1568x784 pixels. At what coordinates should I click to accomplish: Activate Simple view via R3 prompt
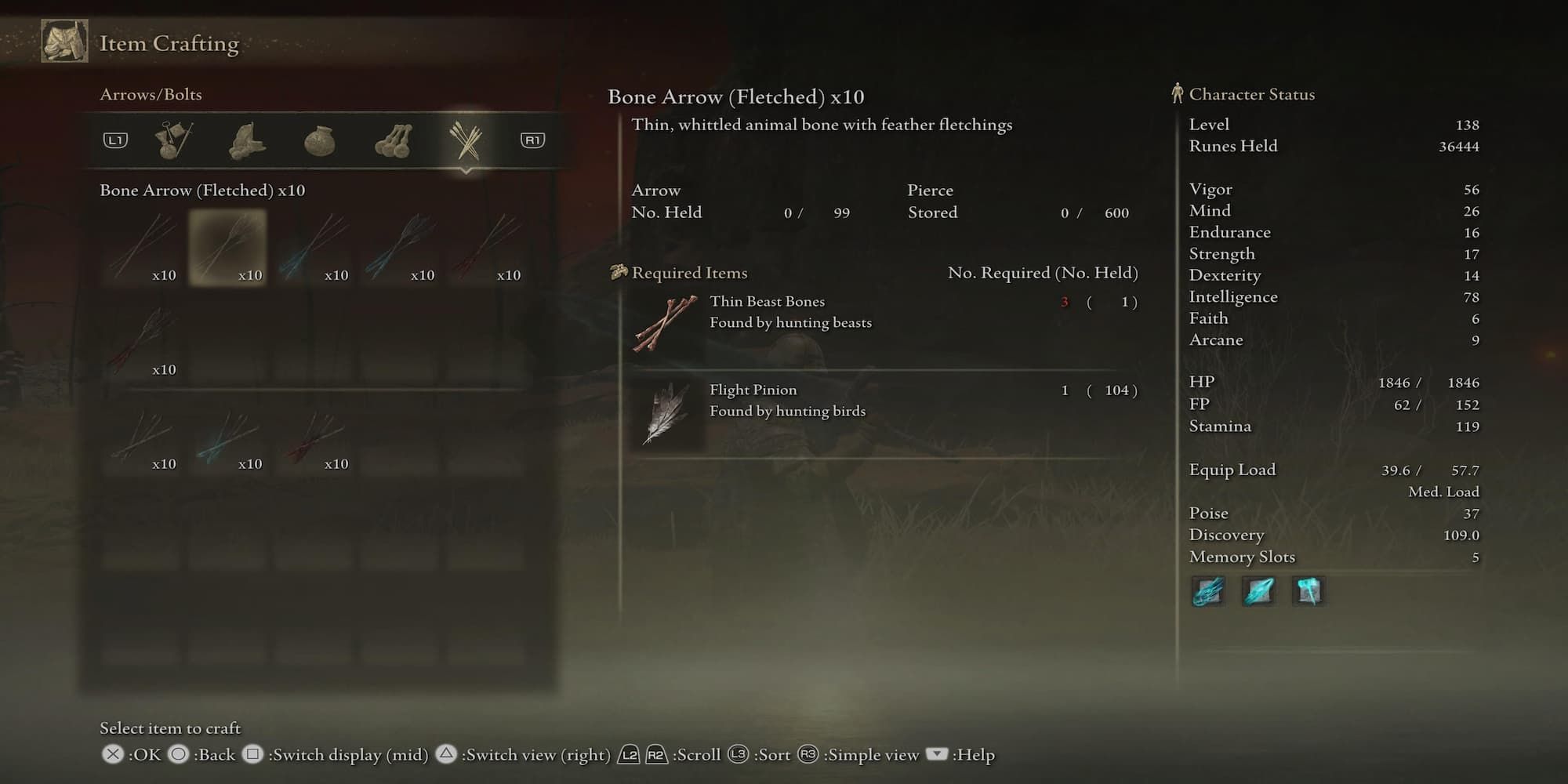click(808, 754)
